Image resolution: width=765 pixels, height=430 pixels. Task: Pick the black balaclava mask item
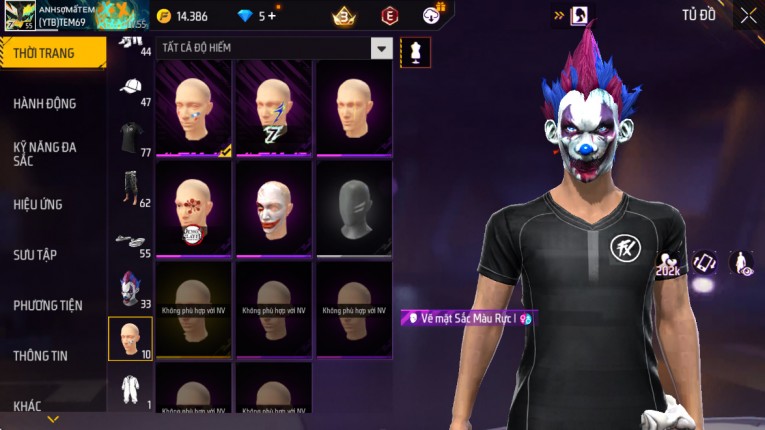[x=354, y=208]
